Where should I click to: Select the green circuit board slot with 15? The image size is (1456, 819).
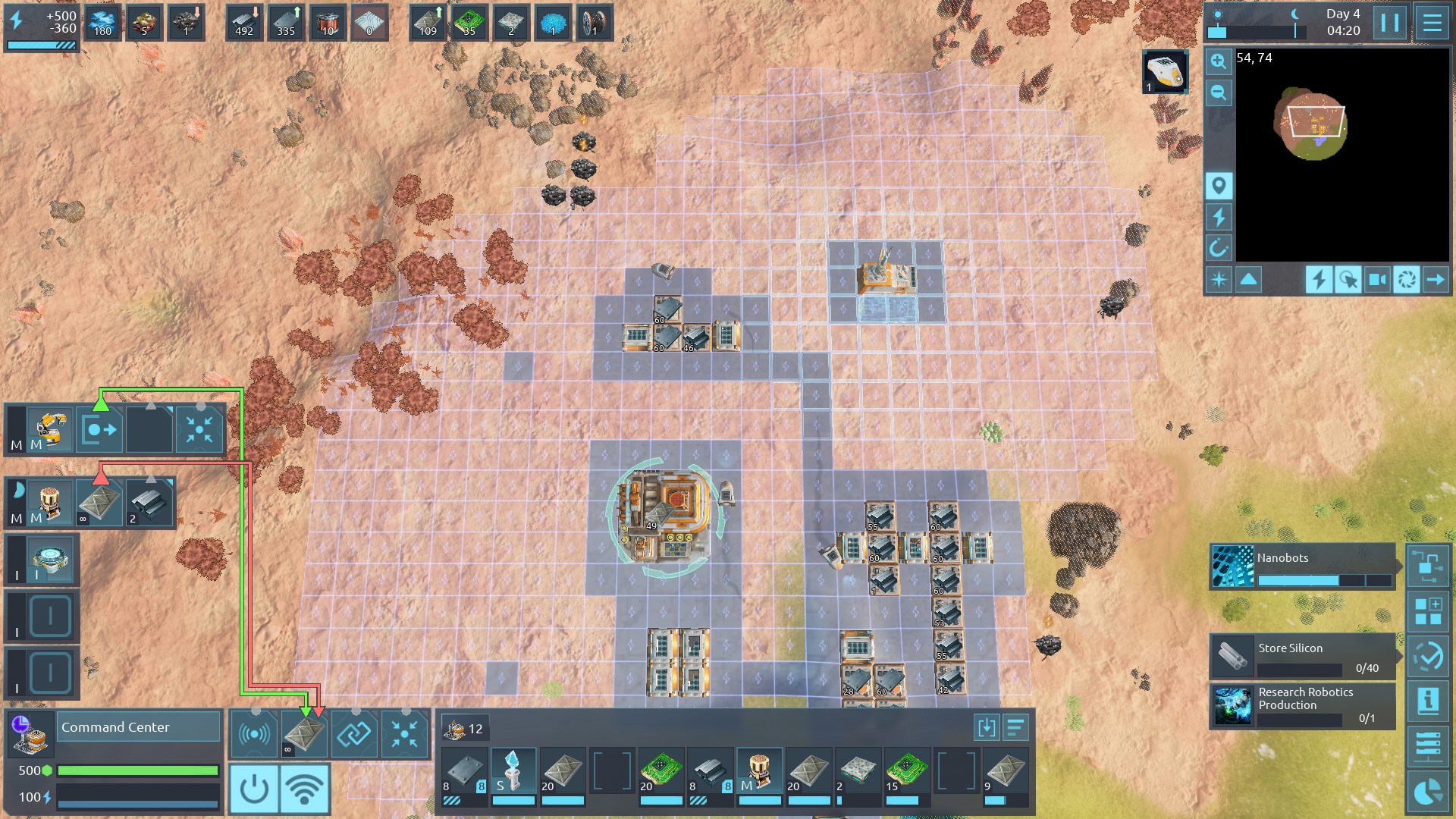[906, 772]
